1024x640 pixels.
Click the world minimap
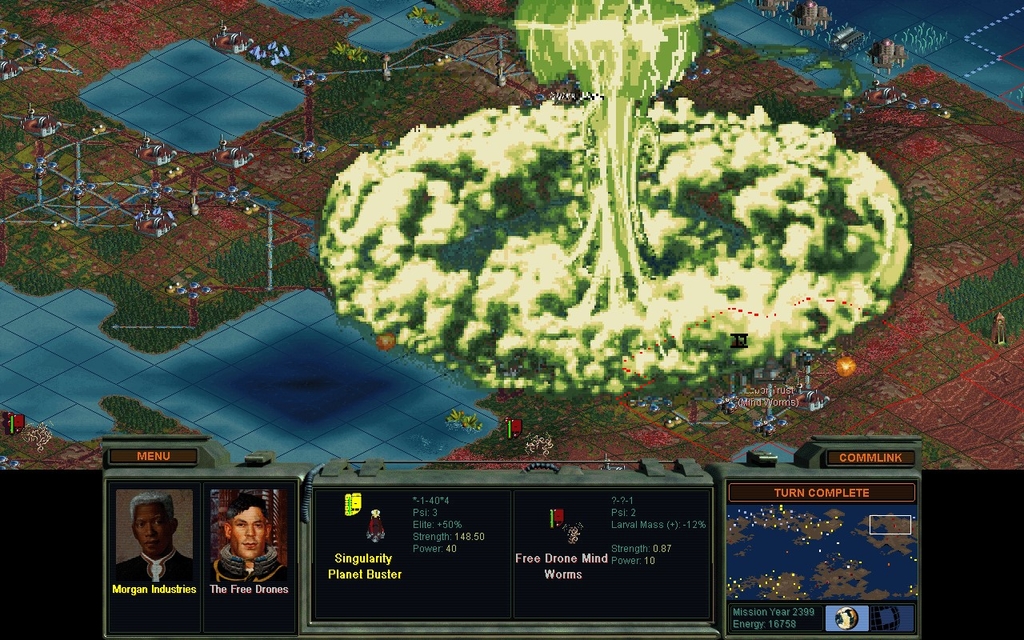click(x=821, y=551)
